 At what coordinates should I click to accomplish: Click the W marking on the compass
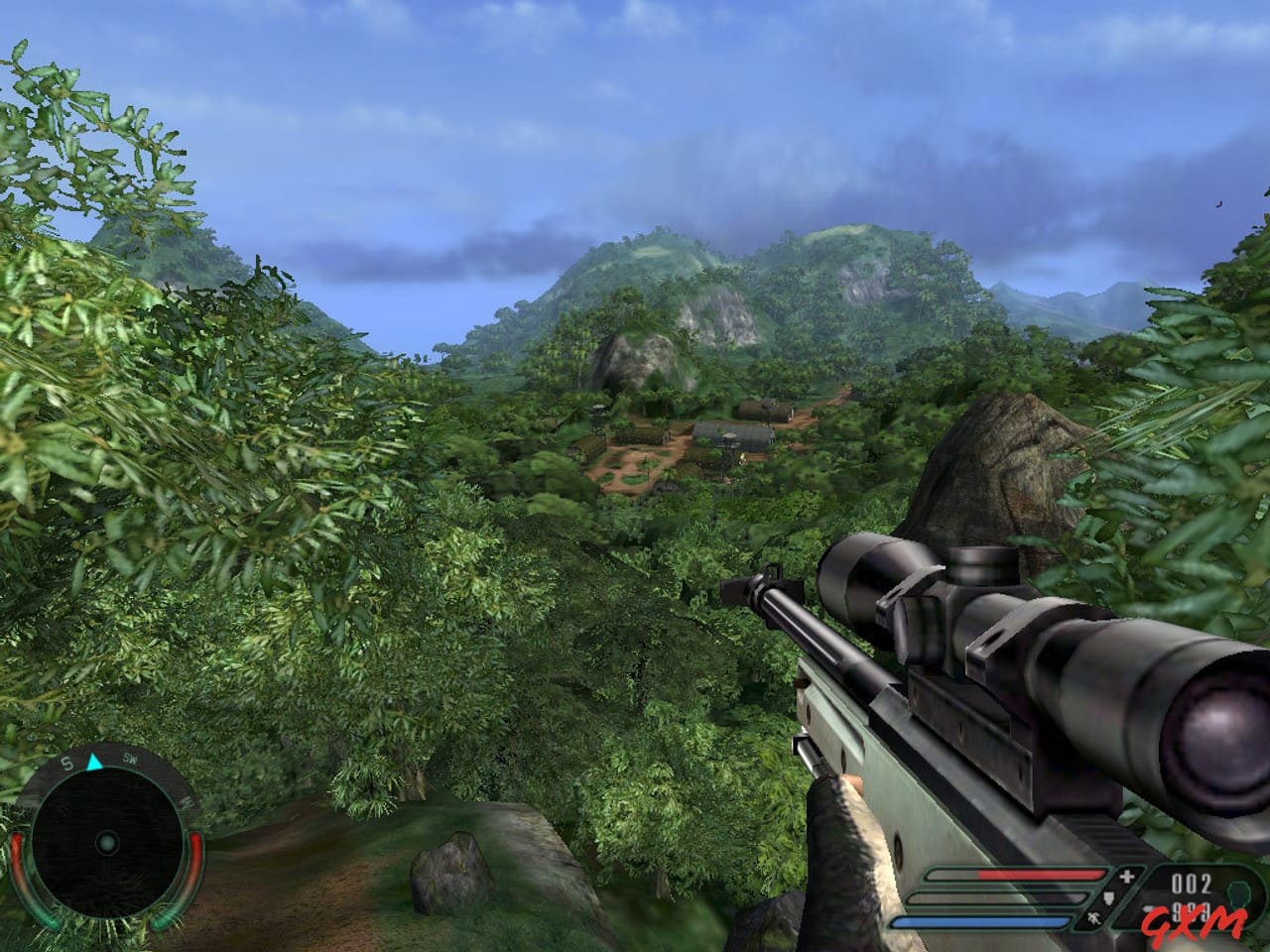coord(185,799)
